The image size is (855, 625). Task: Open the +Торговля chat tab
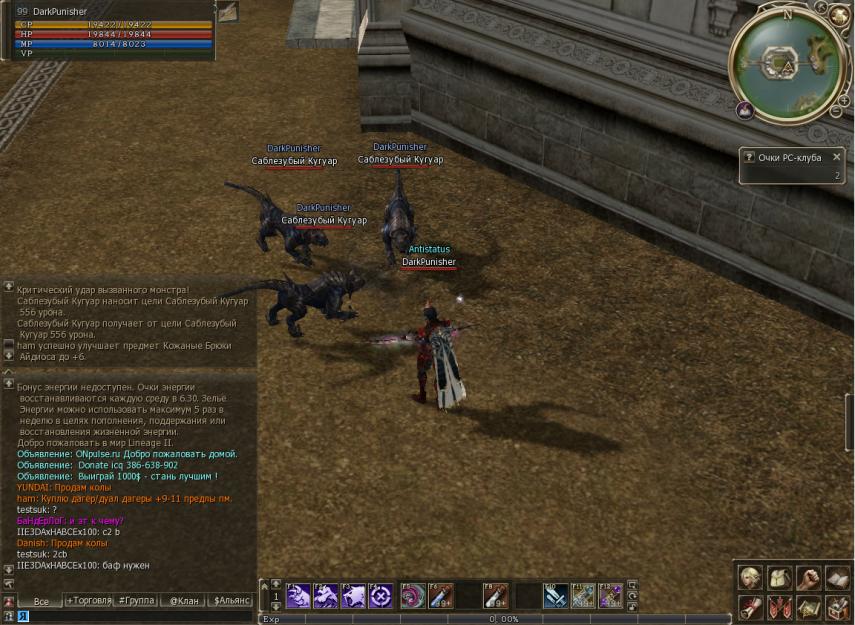pyautogui.click(x=89, y=601)
